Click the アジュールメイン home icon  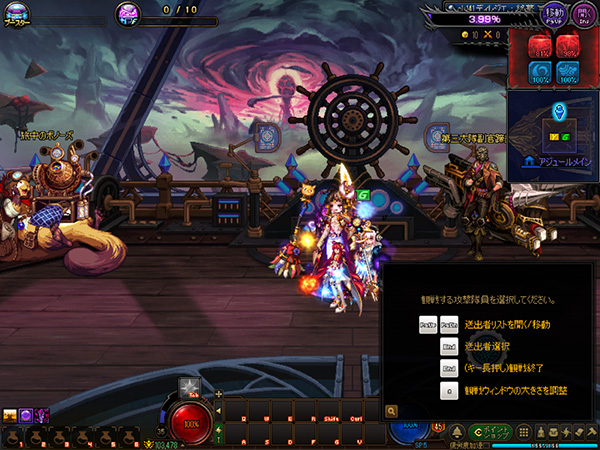[x=528, y=160]
